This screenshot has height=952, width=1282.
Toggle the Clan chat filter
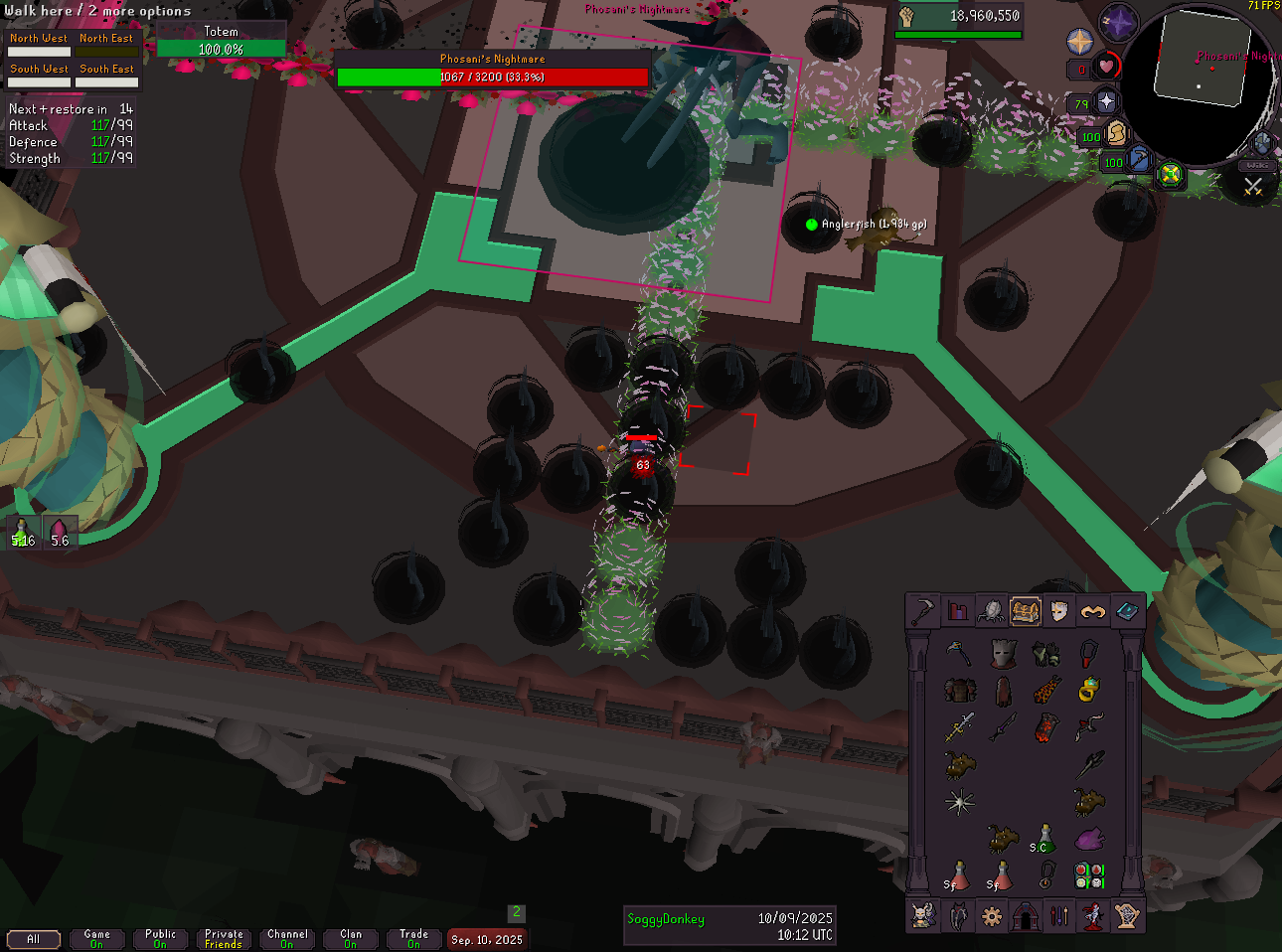pyautogui.click(x=351, y=939)
